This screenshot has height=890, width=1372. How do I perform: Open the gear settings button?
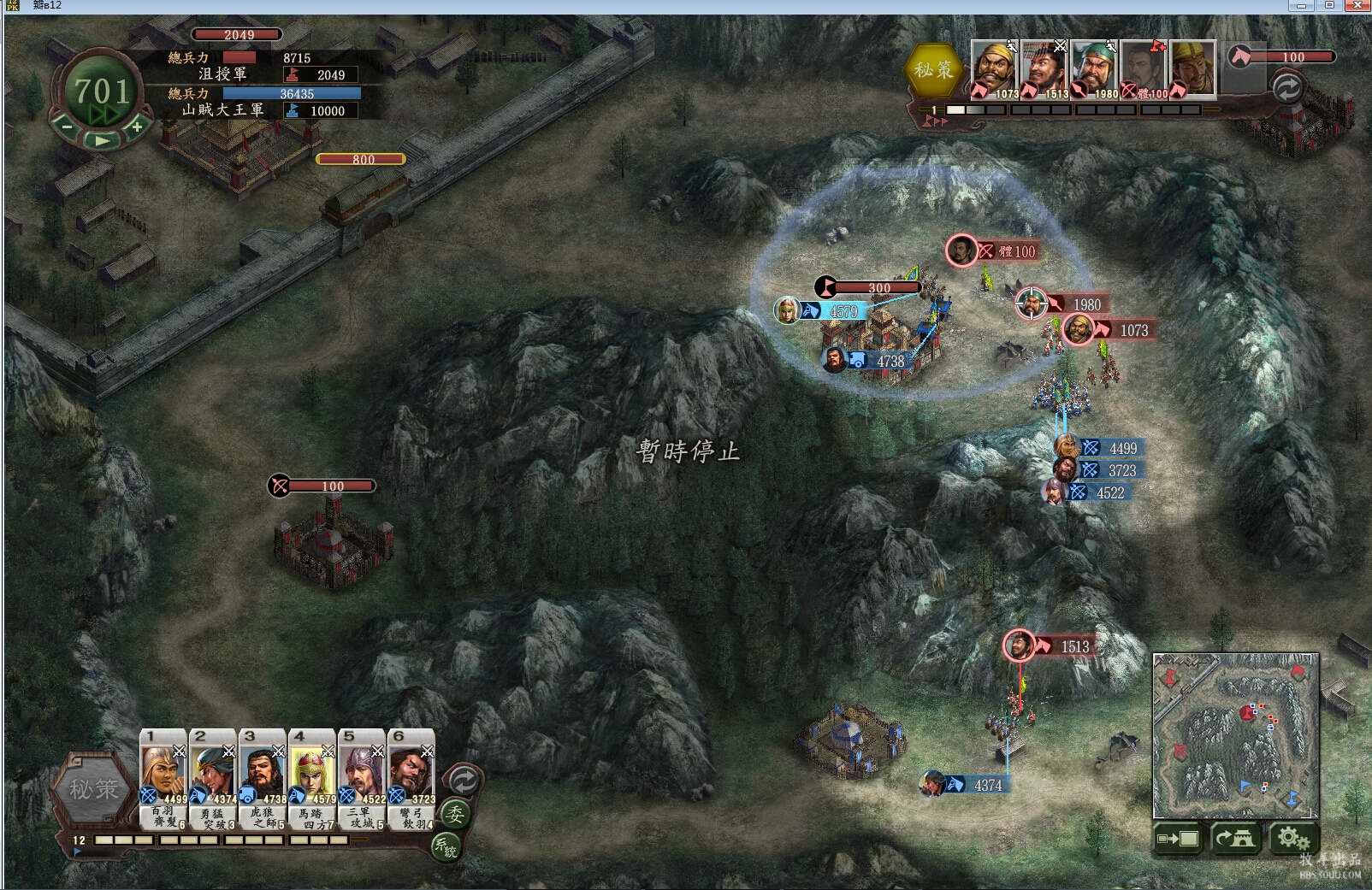(1293, 839)
